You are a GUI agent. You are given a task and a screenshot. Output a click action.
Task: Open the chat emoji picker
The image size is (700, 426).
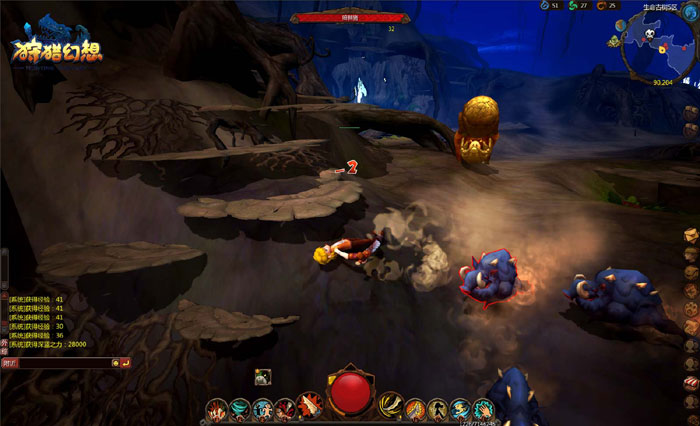click(x=116, y=362)
